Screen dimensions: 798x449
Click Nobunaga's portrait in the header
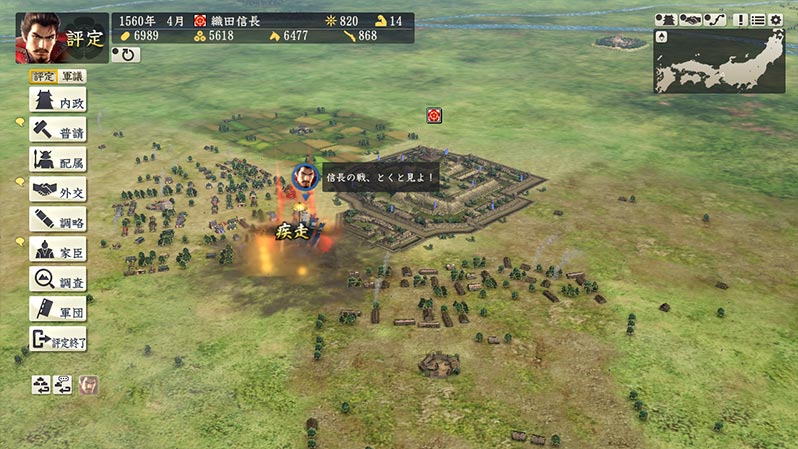[x=39, y=36]
